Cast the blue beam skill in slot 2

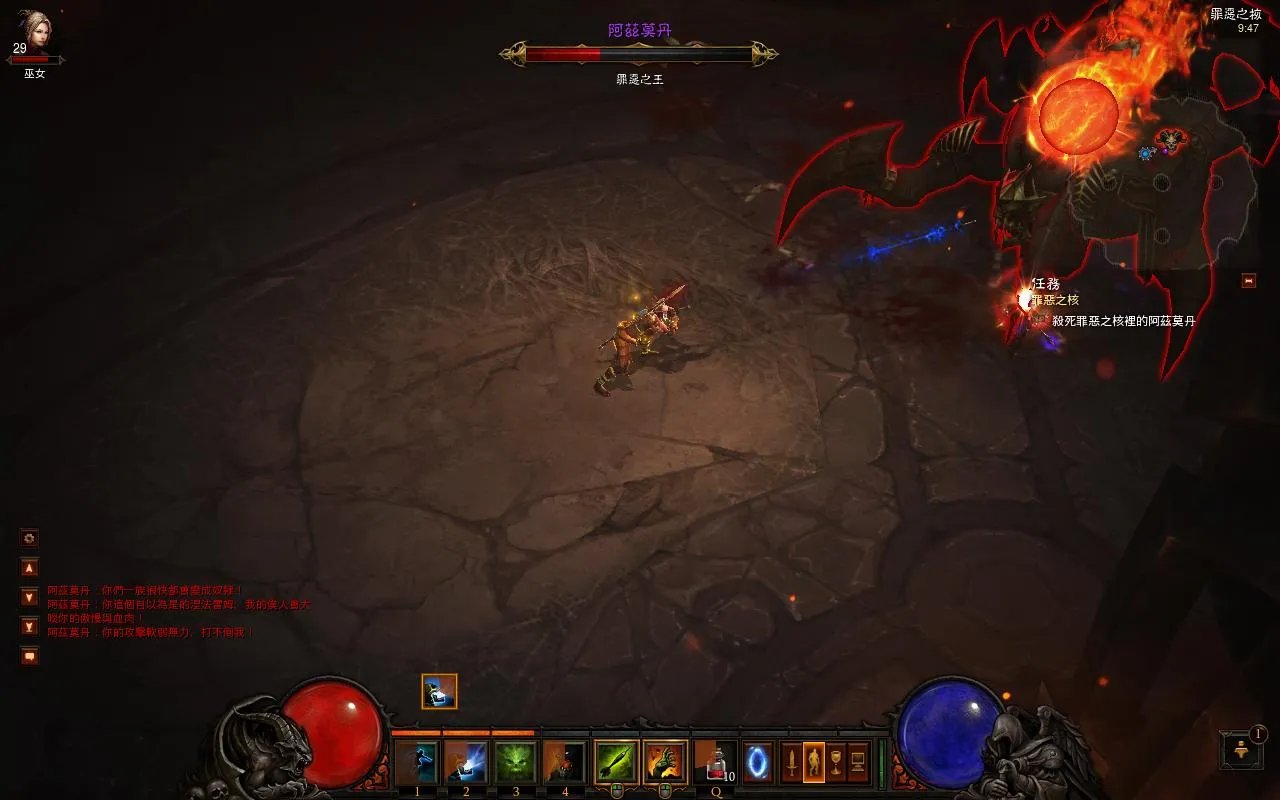[x=466, y=763]
